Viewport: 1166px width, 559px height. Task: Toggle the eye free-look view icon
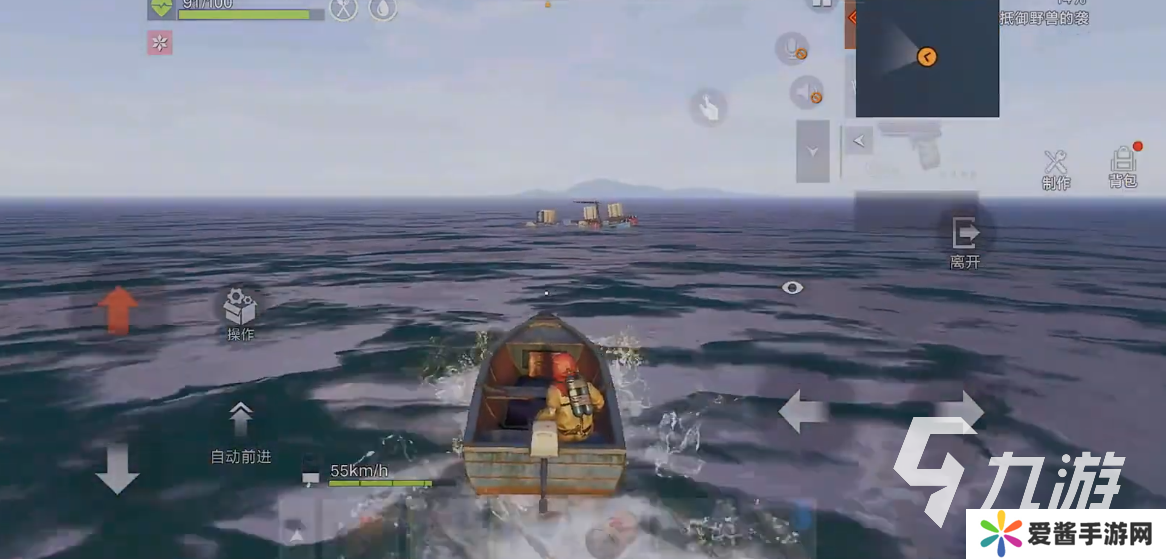click(x=793, y=288)
